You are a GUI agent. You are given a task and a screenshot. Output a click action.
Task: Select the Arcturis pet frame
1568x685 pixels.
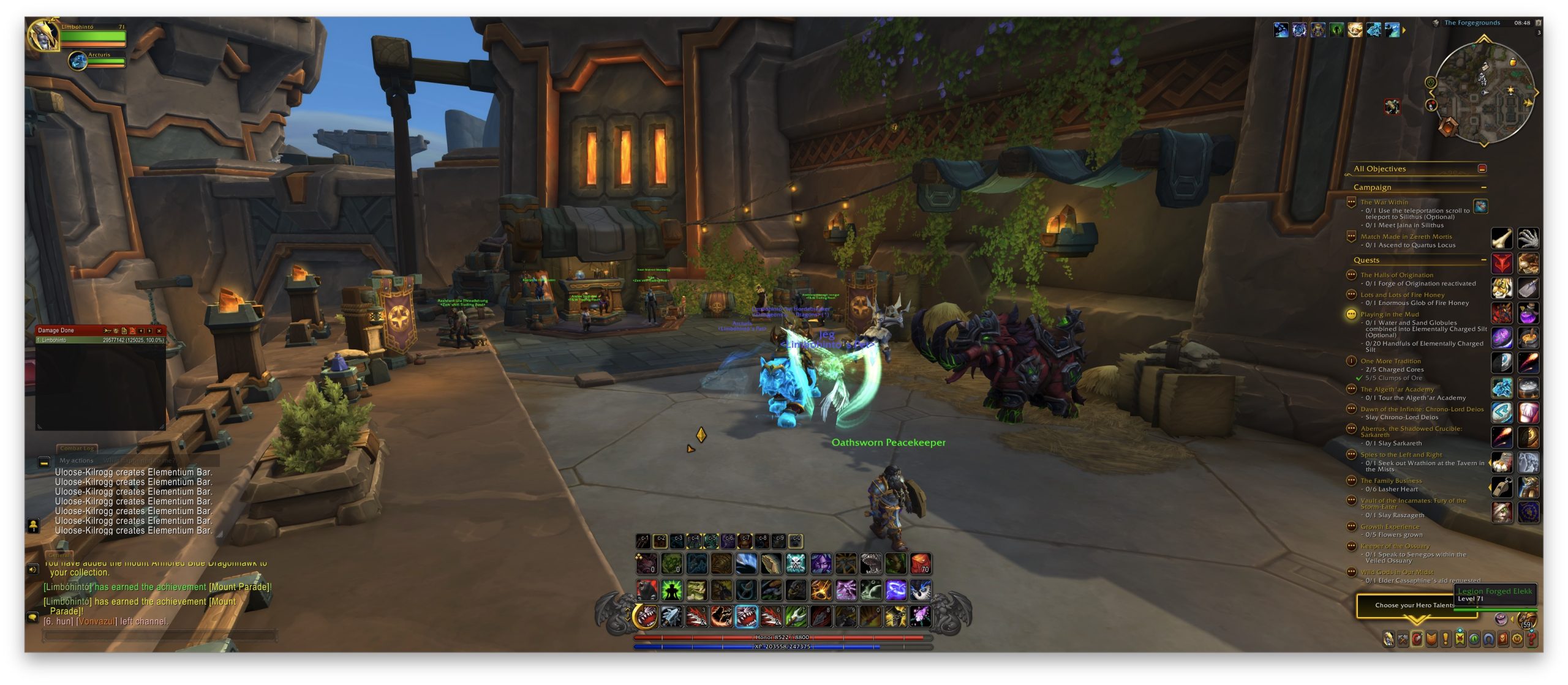[78, 61]
